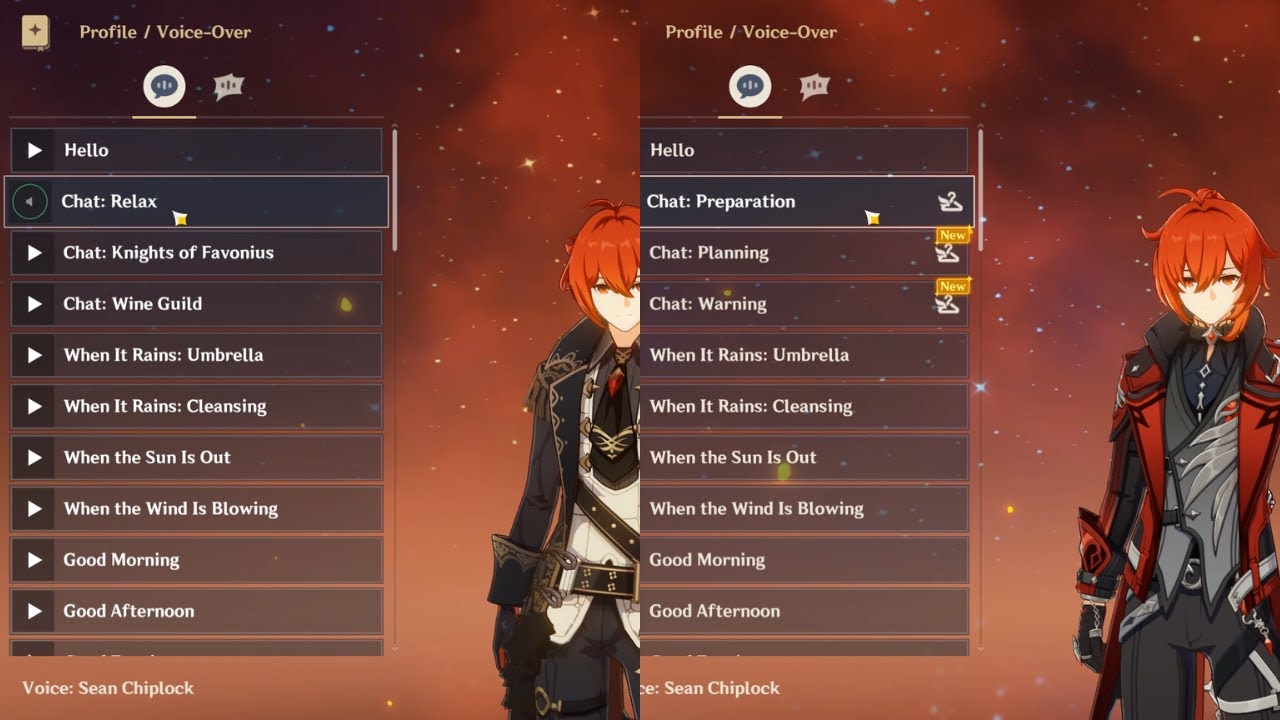
Task: Open the Chat: Warning voice line
Action: pos(708,304)
